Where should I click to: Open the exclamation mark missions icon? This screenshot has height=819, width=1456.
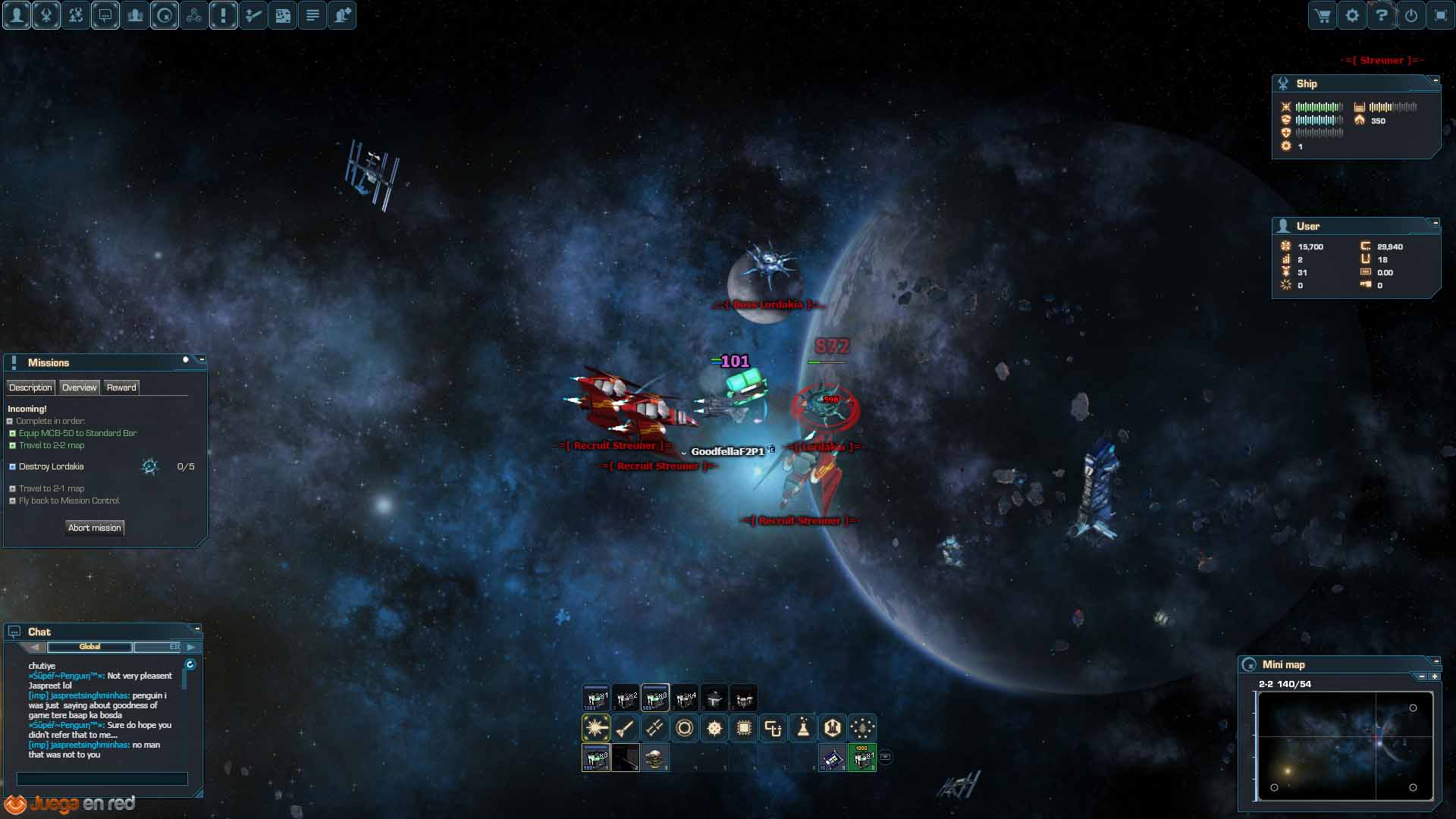coord(224,15)
